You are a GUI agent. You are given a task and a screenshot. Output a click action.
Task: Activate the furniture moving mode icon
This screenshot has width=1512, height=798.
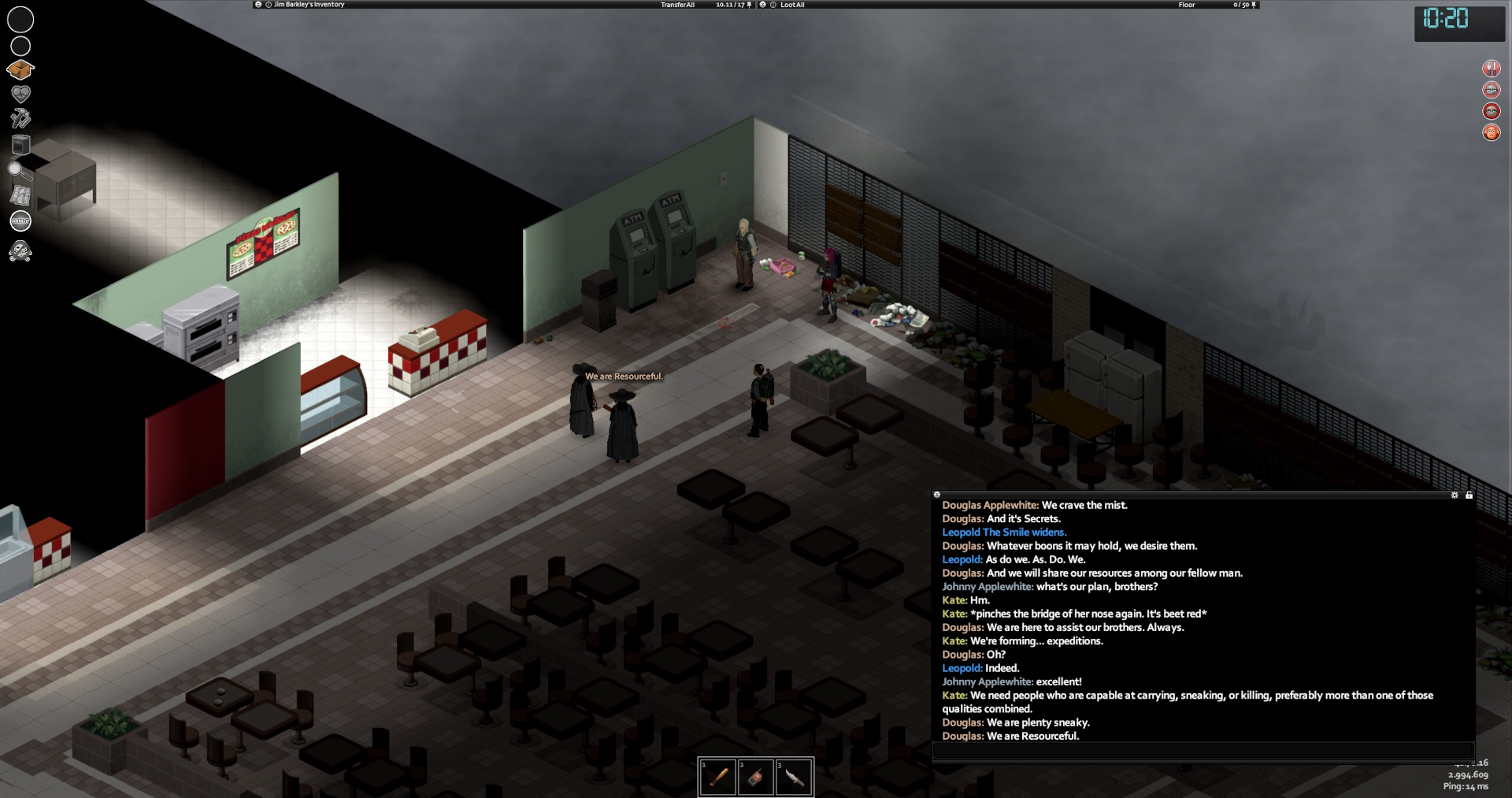point(21,144)
